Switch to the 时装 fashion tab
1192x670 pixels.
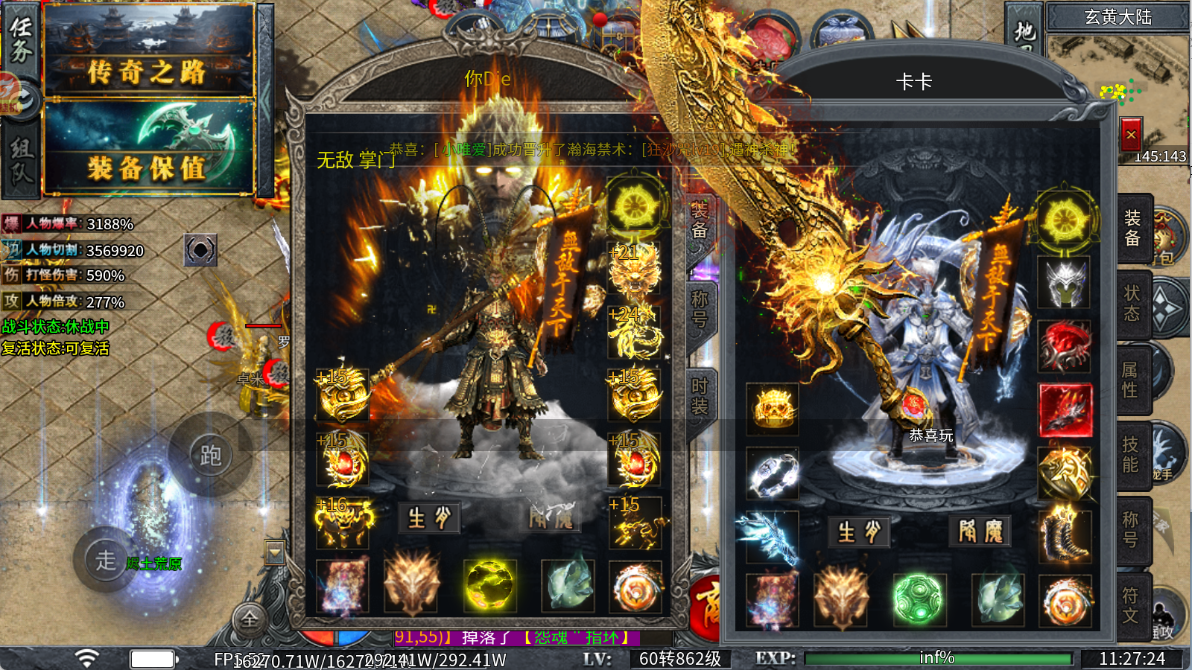pyautogui.click(x=700, y=395)
